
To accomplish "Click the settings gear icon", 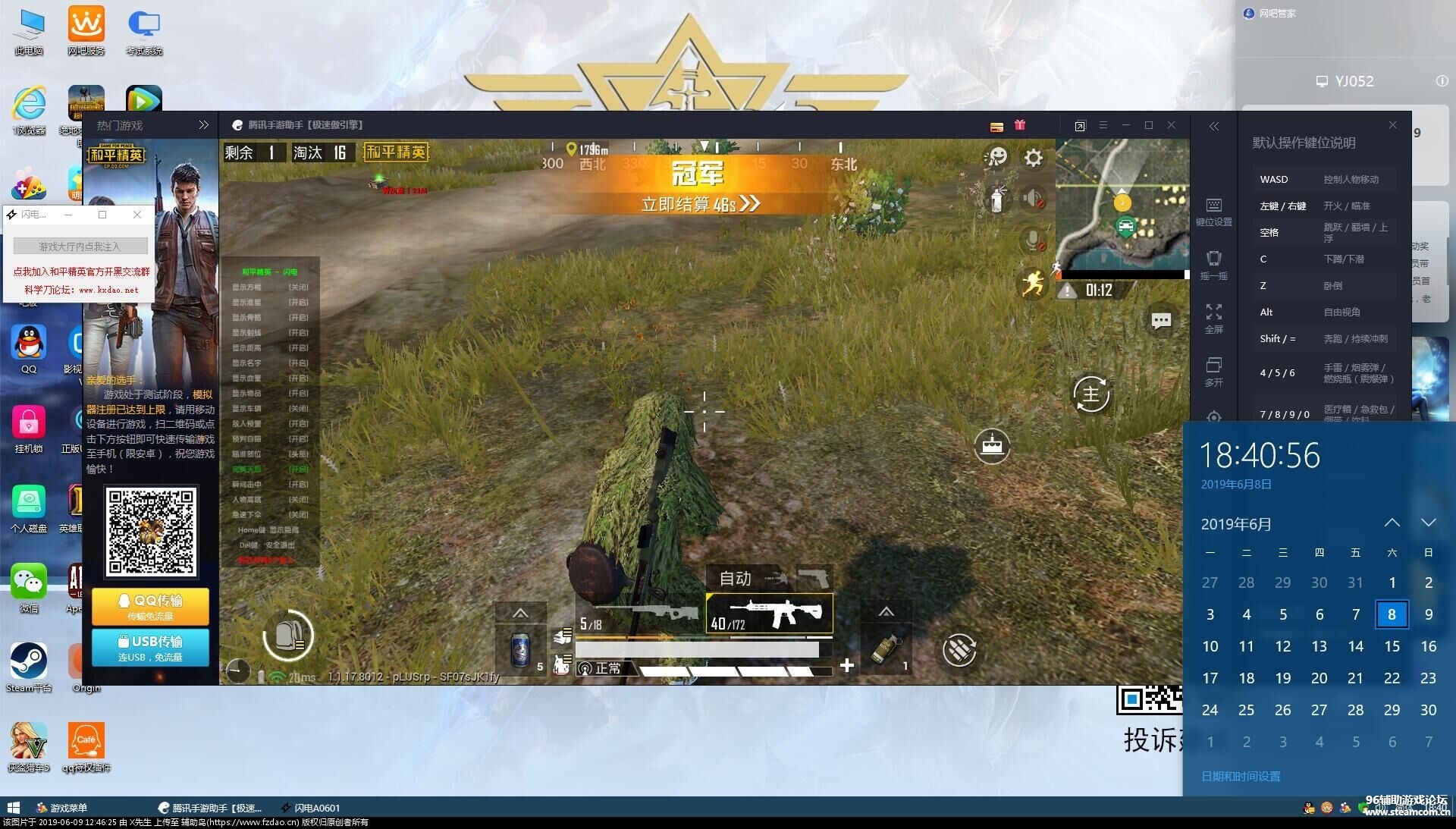I will point(1034,158).
